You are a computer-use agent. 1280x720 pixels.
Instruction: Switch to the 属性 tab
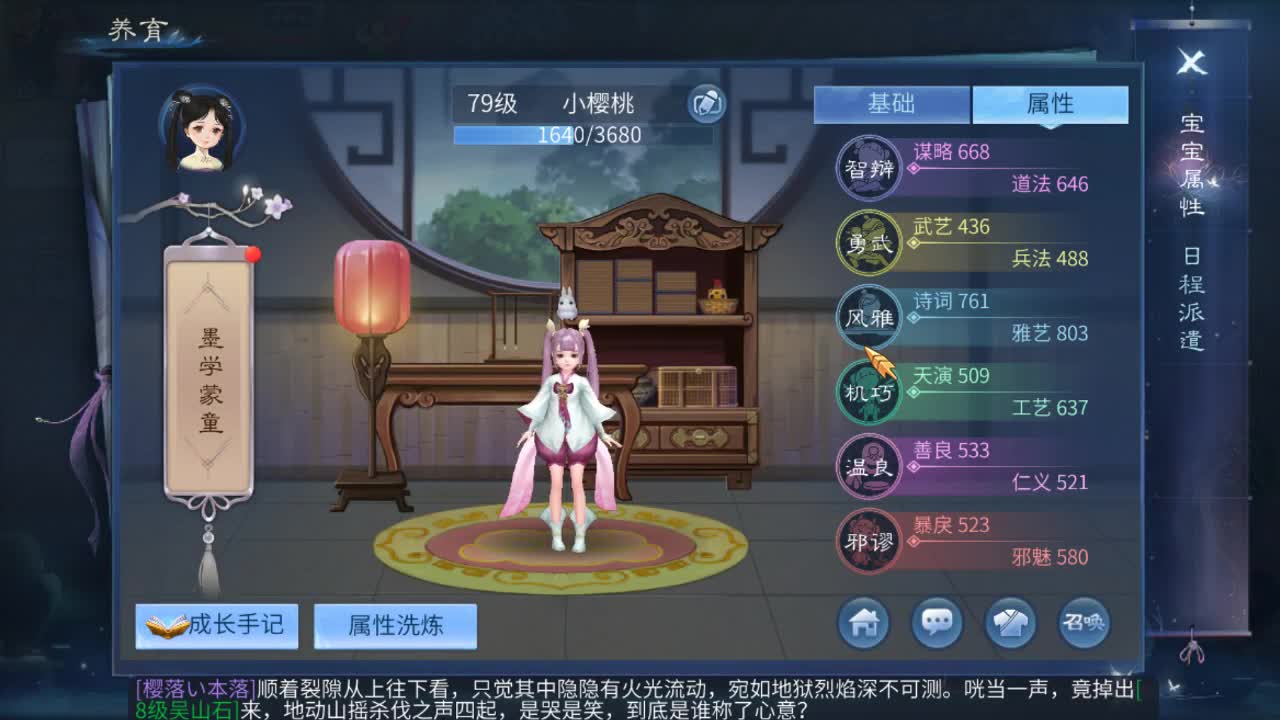(x=1049, y=104)
